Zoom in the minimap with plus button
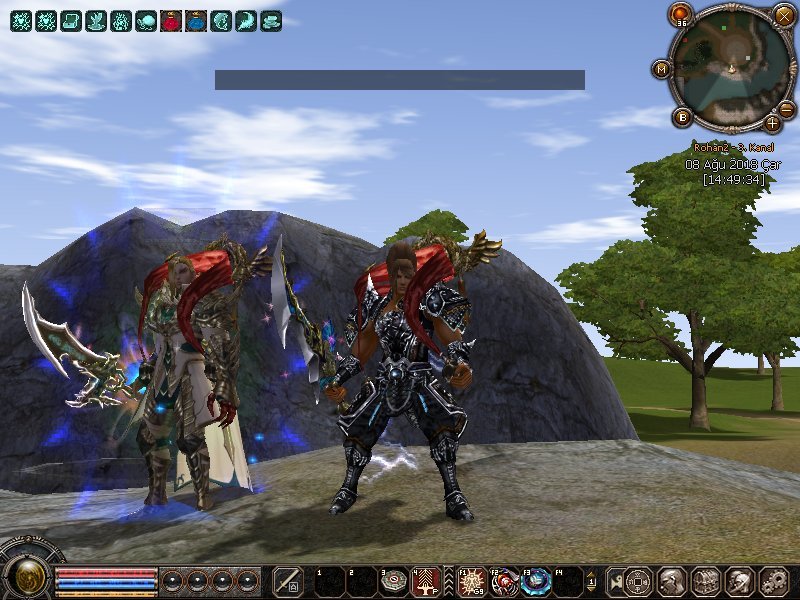This screenshot has width=800, height=600. [773, 124]
